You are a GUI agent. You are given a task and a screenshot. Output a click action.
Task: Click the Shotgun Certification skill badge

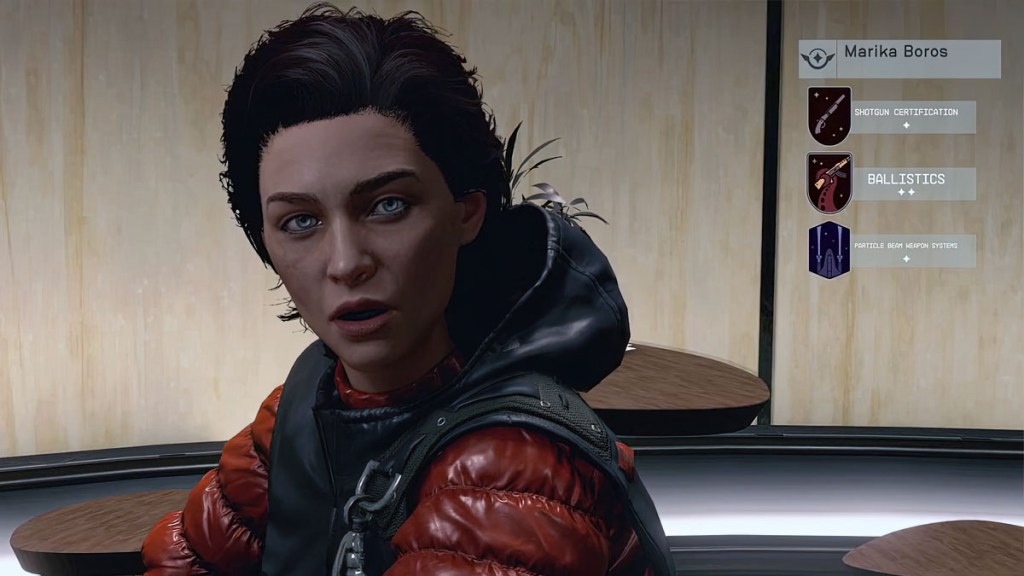[829, 116]
